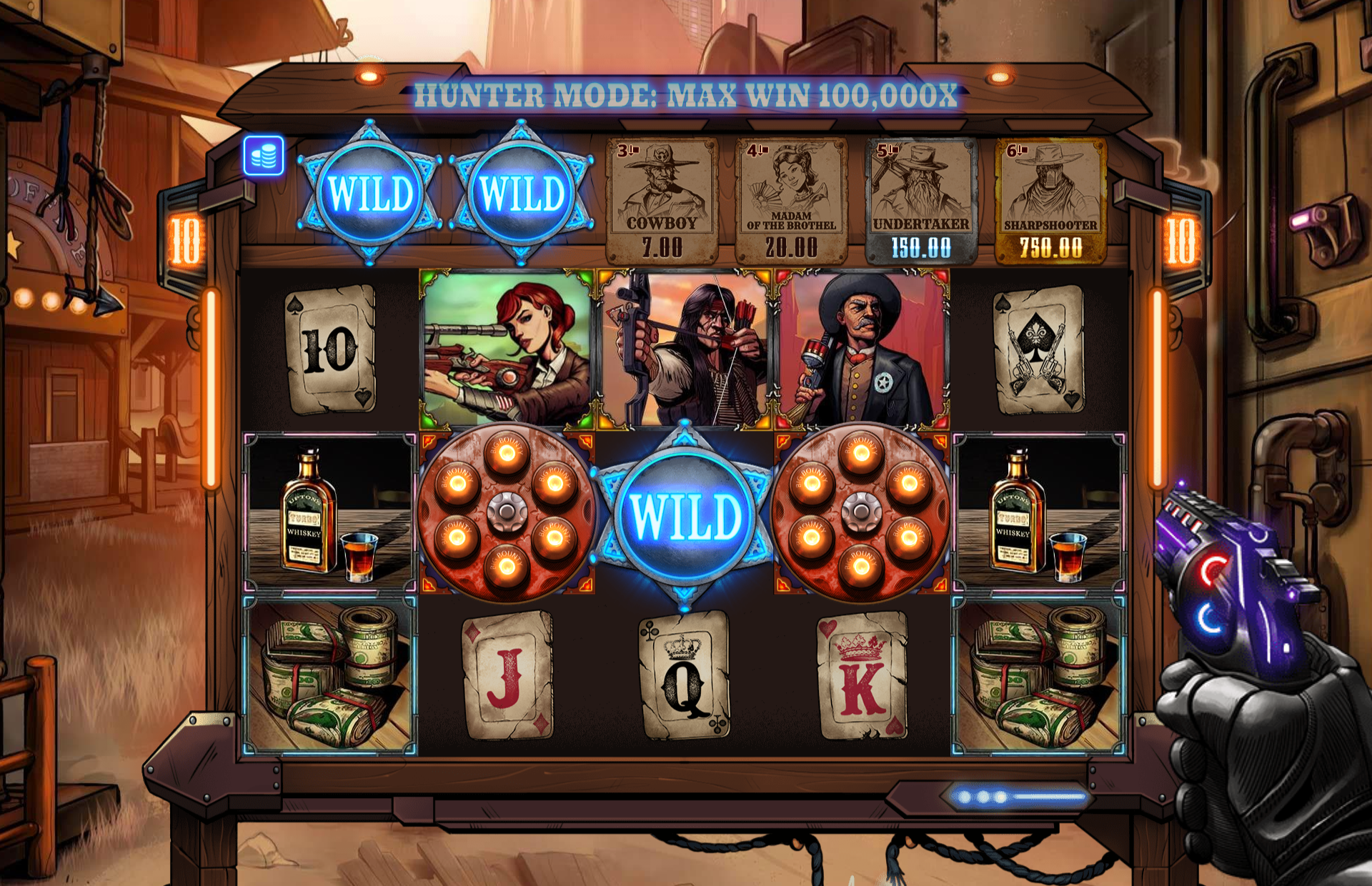Image resolution: width=1372 pixels, height=886 pixels.
Task: Select the Q of clubs card symbol
Action: click(685, 675)
